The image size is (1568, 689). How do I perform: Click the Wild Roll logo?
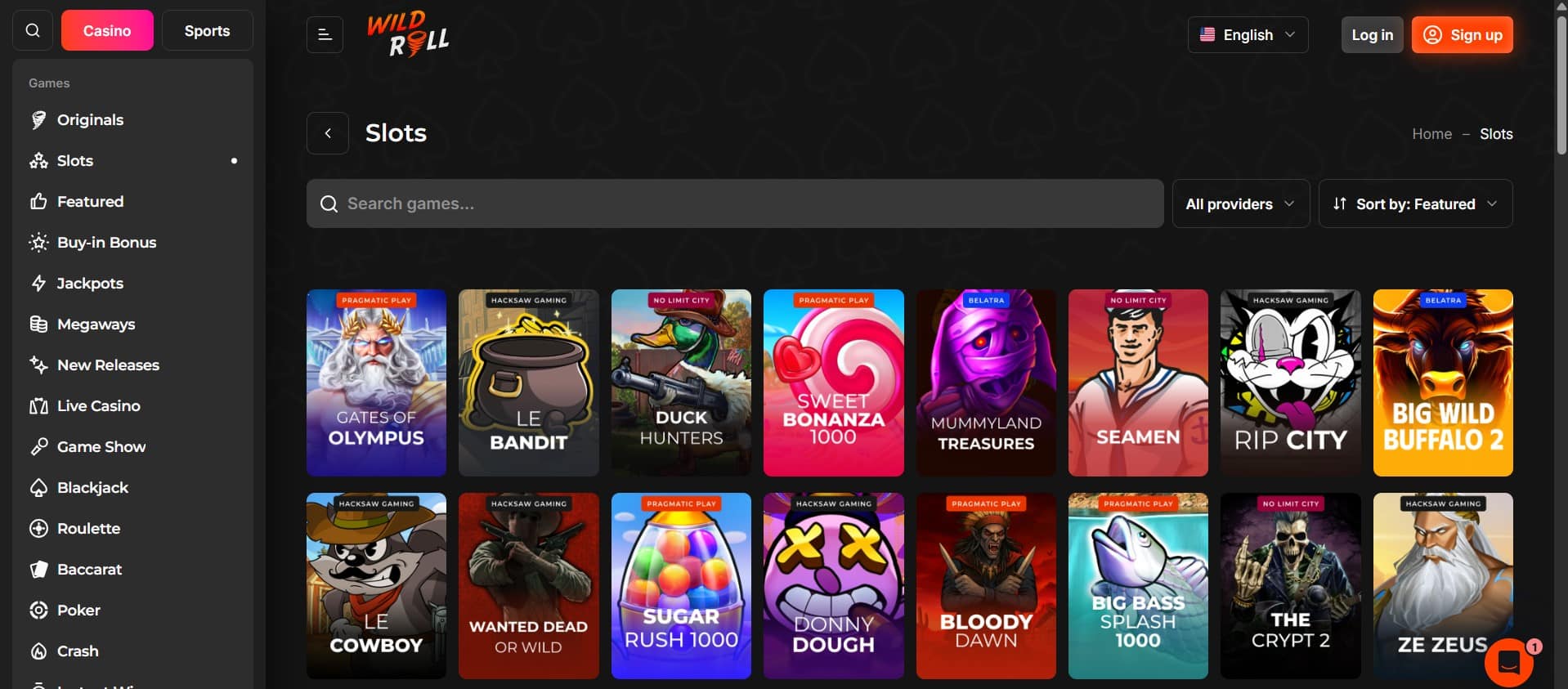(x=407, y=34)
